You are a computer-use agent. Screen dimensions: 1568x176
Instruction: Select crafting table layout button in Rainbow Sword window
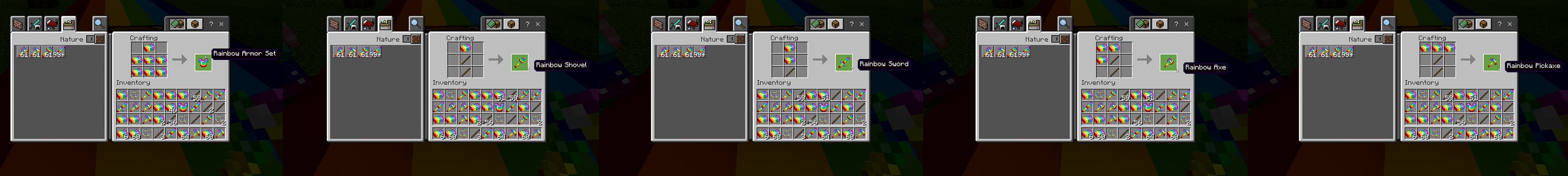pos(835,24)
